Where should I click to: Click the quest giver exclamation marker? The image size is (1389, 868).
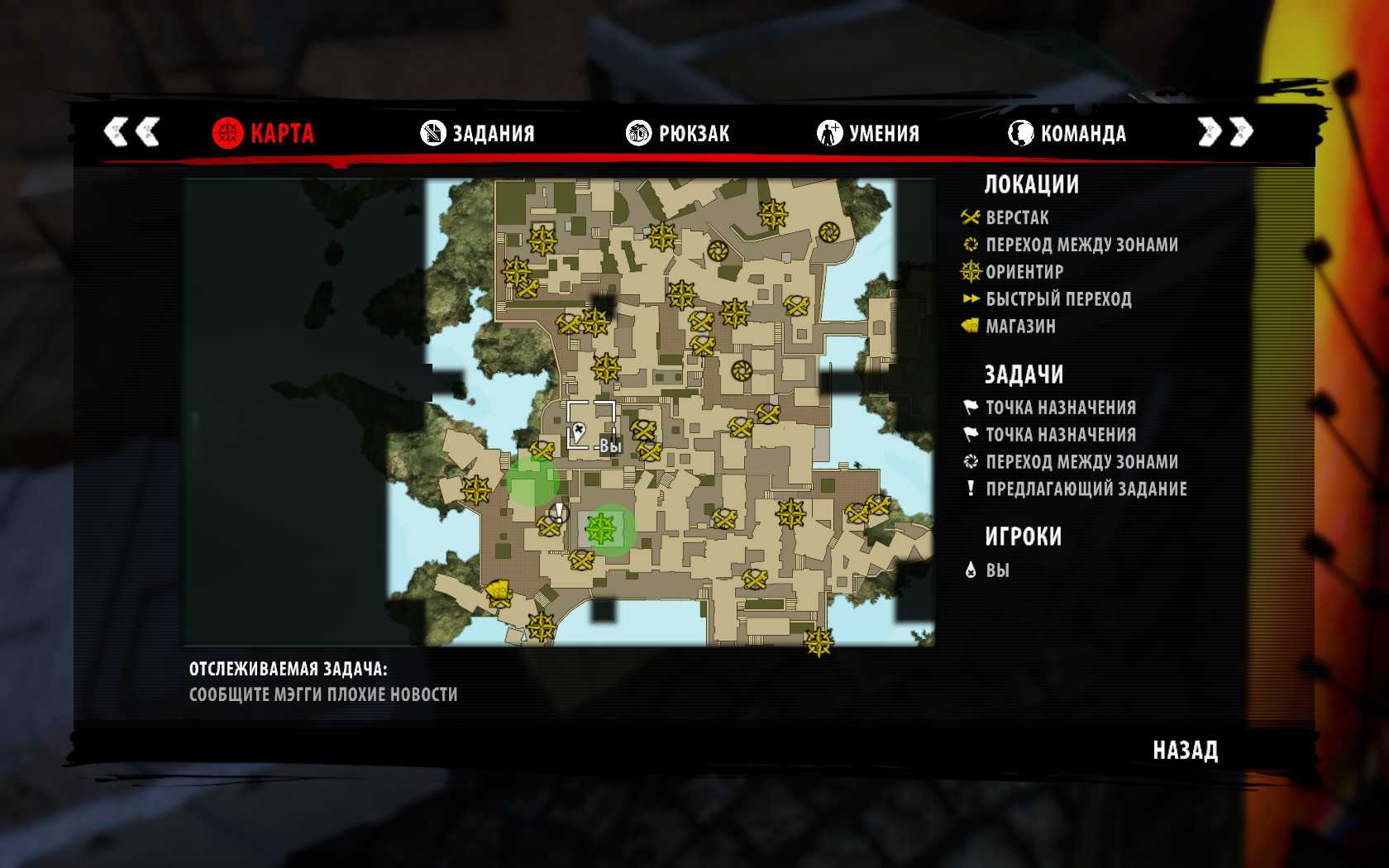[560, 512]
